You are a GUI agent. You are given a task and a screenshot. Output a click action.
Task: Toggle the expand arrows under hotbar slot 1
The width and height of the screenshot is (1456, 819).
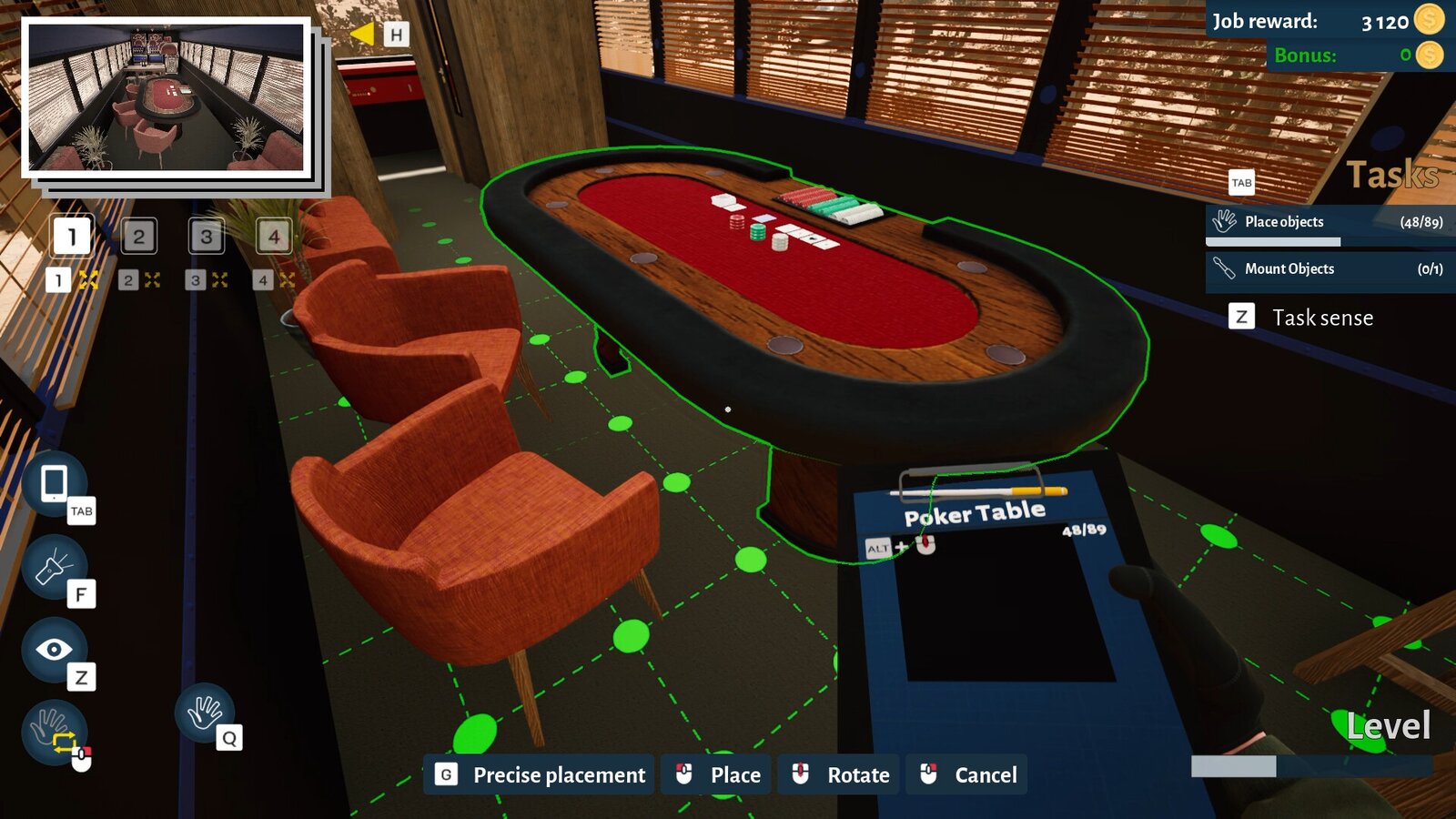pyautogui.click(x=87, y=280)
